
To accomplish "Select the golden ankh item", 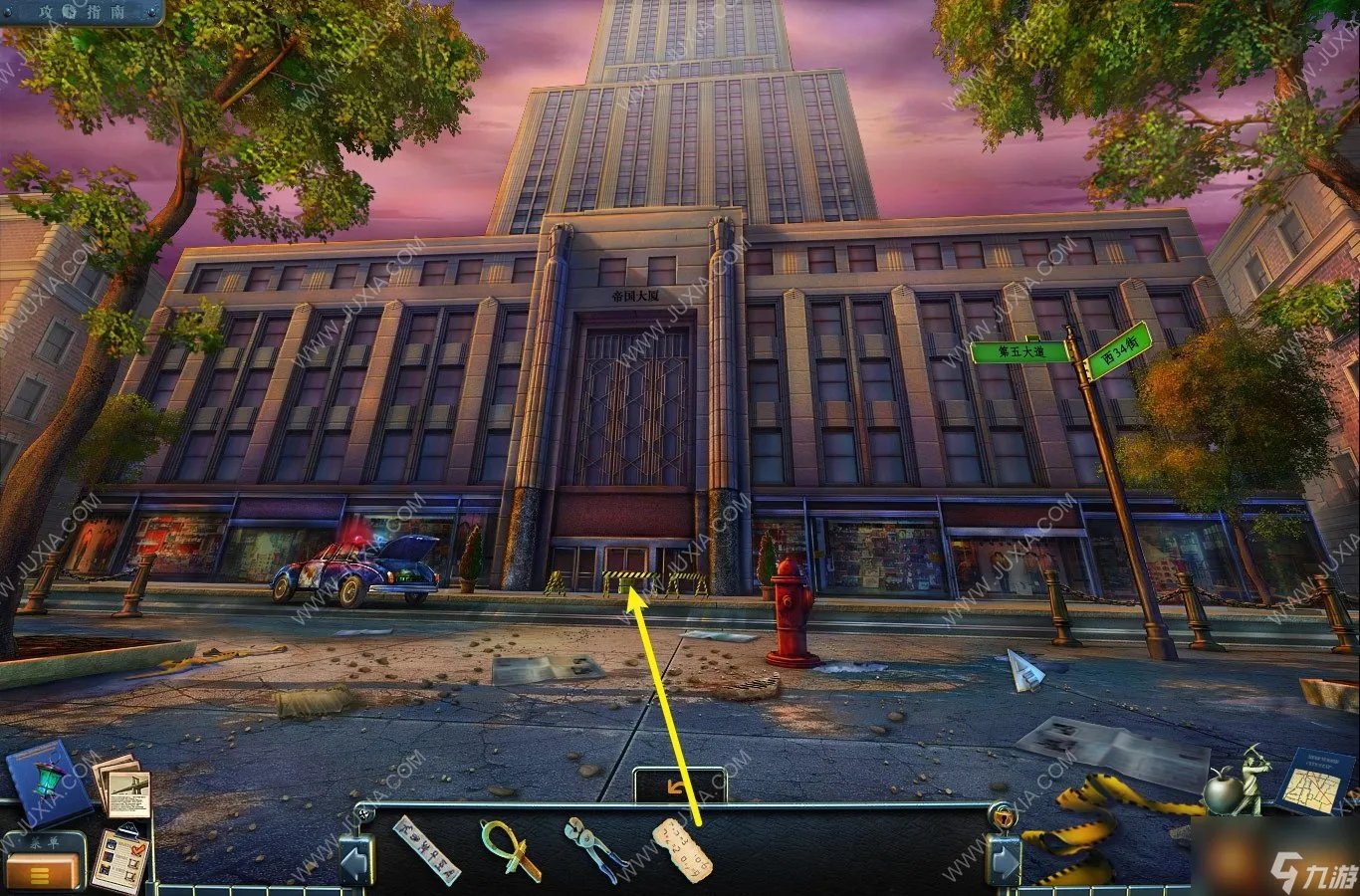I will pos(510,849).
